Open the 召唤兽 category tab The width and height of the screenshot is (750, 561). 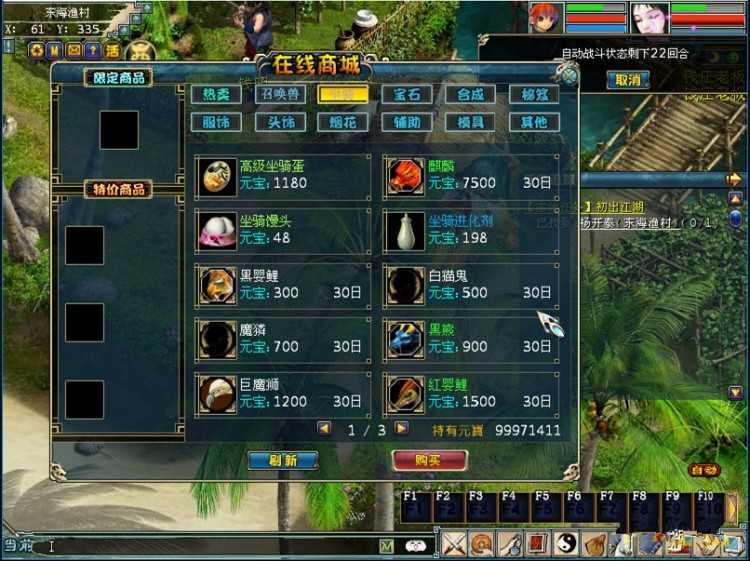(280, 94)
